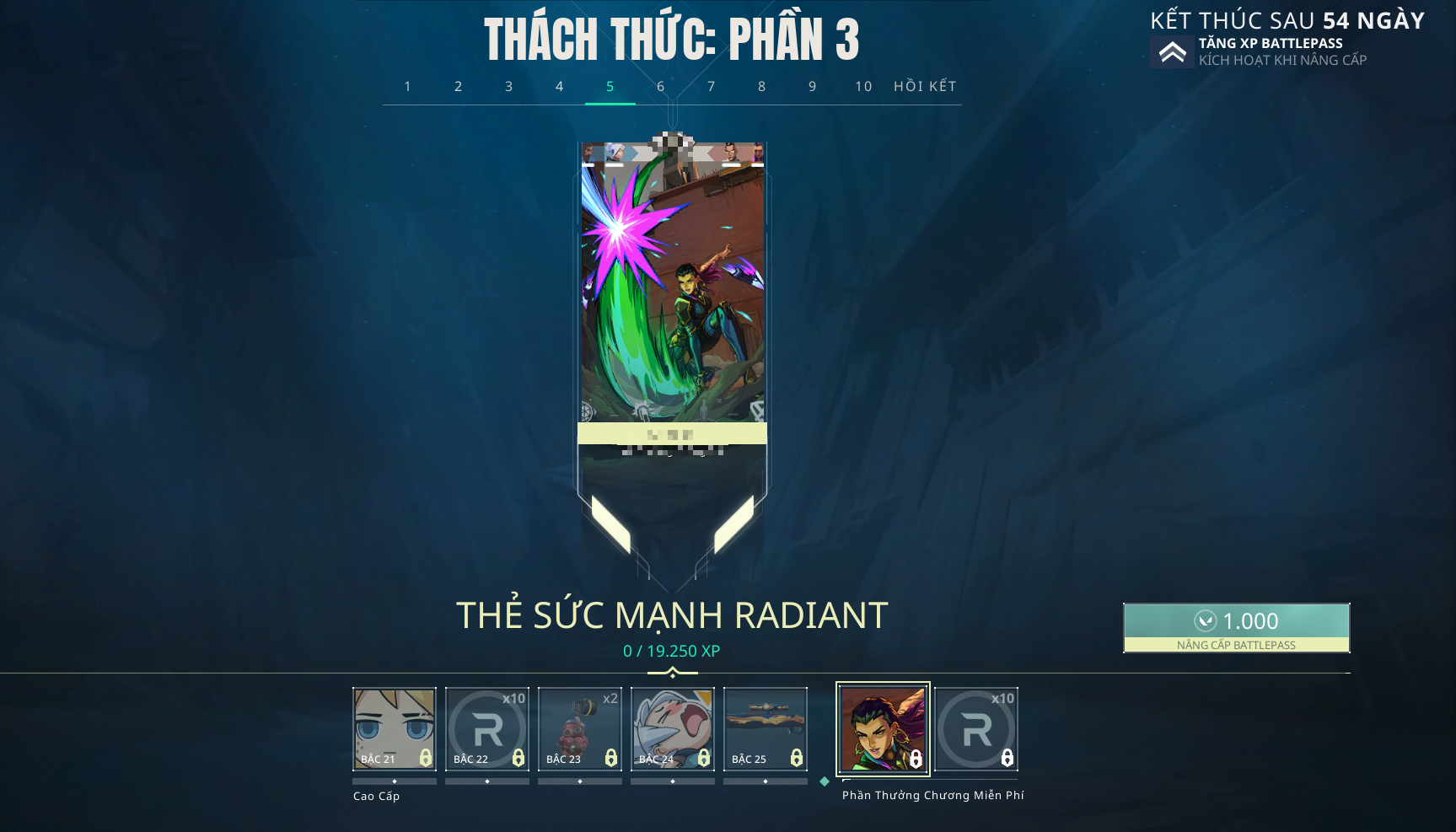Click the battlepass XP boost icon
The image size is (1456, 832).
tap(1172, 52)
